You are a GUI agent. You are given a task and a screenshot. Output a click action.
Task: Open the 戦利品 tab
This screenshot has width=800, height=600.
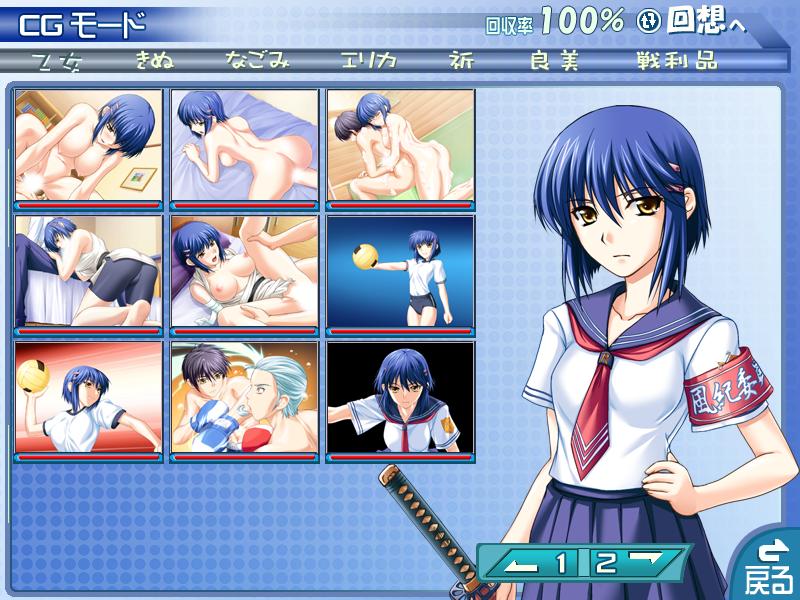(676, 60)
